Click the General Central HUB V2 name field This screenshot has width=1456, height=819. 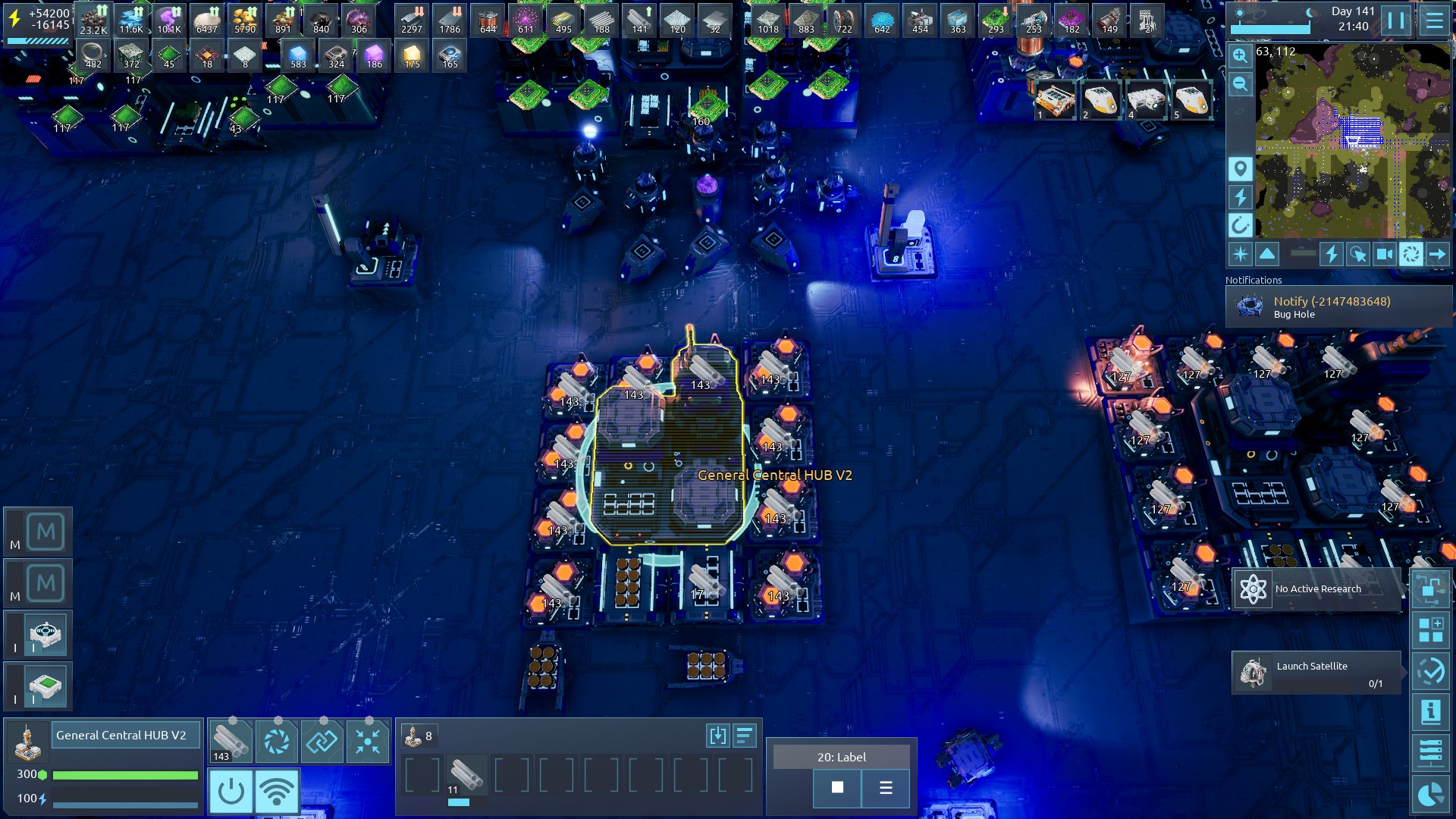pos(125,735)
